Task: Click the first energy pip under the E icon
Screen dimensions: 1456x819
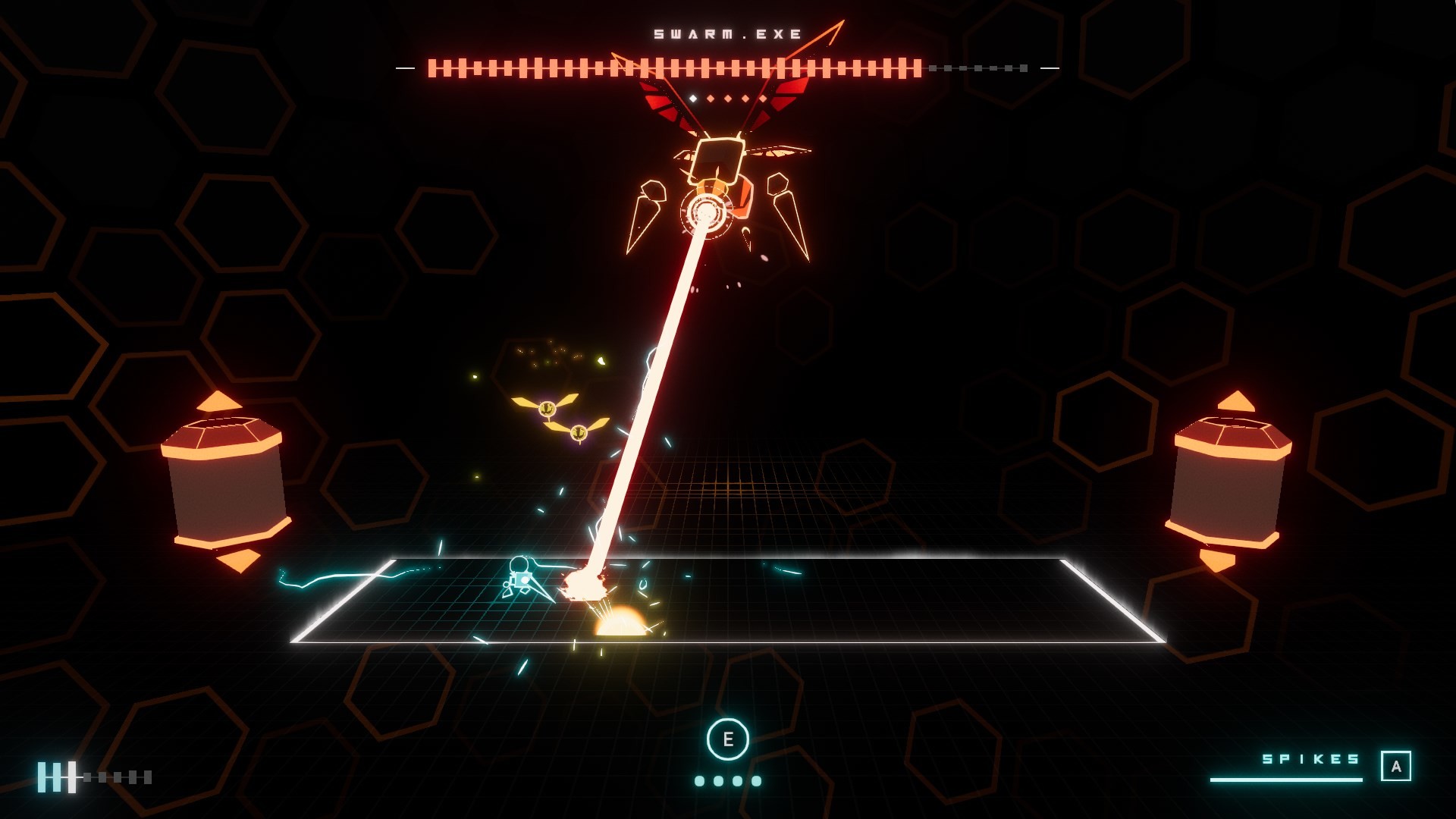Action: coord(700,781)
